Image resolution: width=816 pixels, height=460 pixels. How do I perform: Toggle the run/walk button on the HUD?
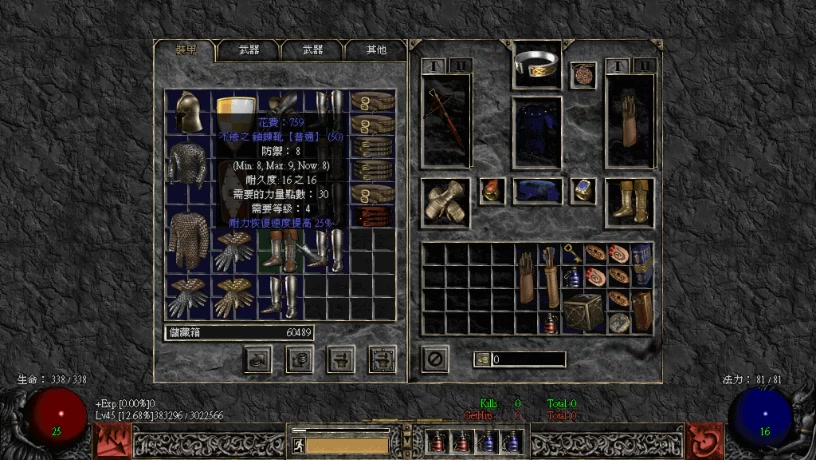pos(298,440)
